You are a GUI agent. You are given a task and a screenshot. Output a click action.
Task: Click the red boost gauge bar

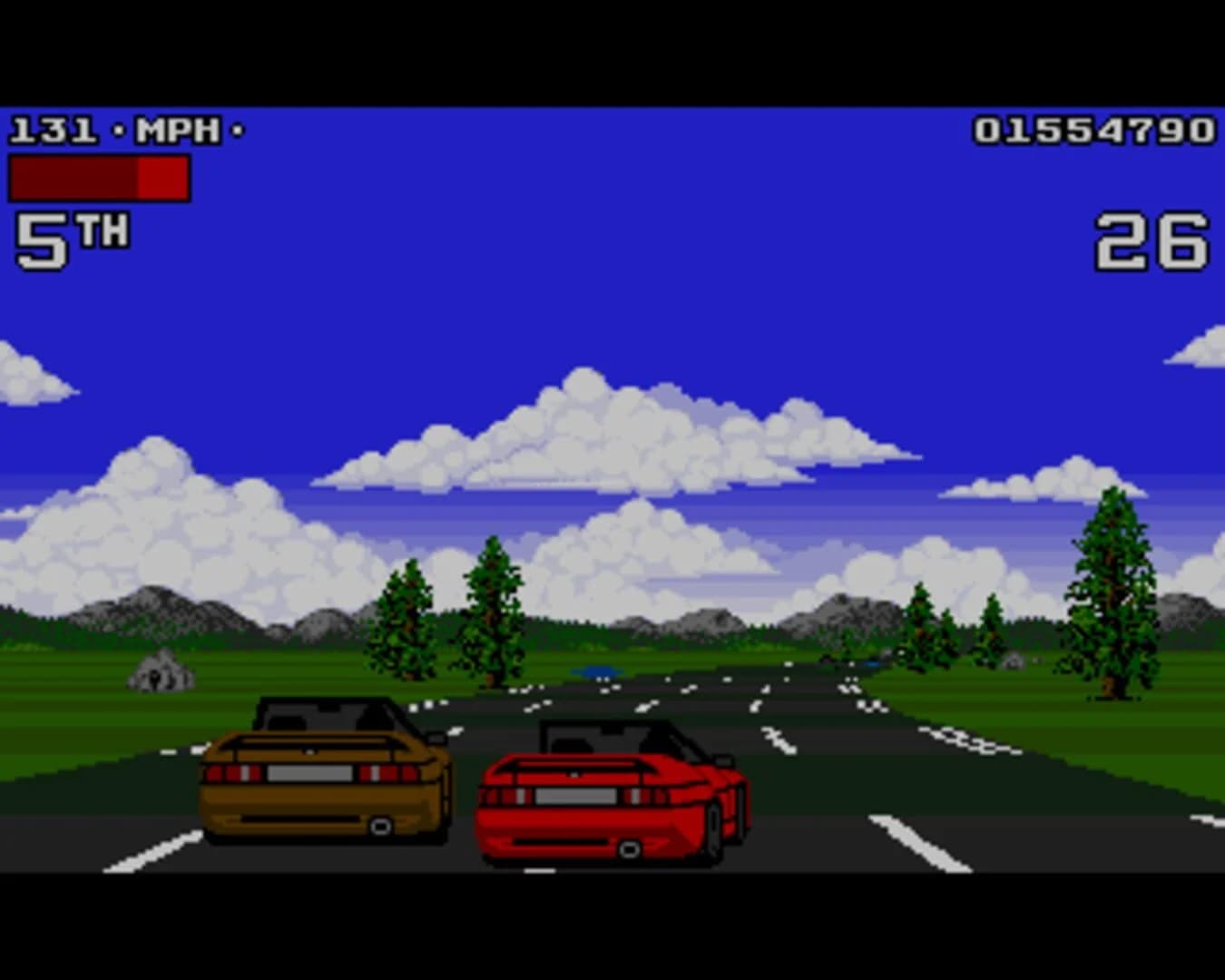click(98, 177)
